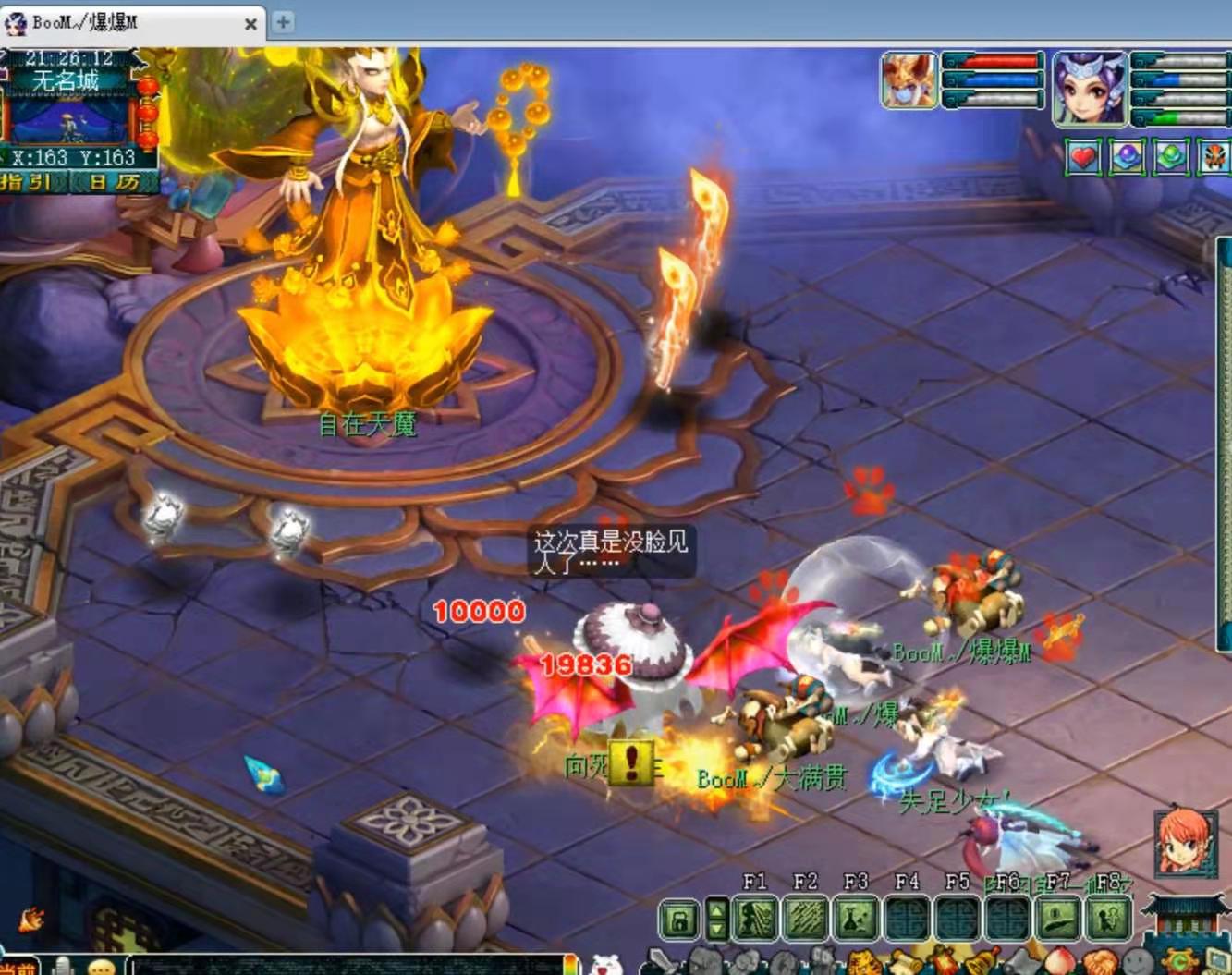Open the golden bell icon in the bottom menu
The image size is (1232, 975).
(x=982, y=962)
